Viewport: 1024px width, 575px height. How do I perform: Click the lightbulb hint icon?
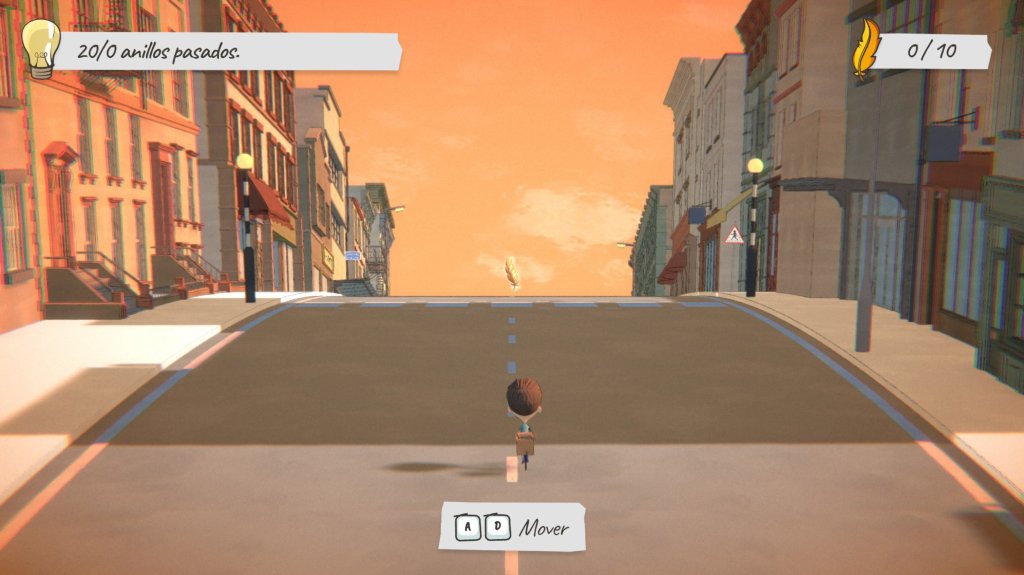(41, 49)
